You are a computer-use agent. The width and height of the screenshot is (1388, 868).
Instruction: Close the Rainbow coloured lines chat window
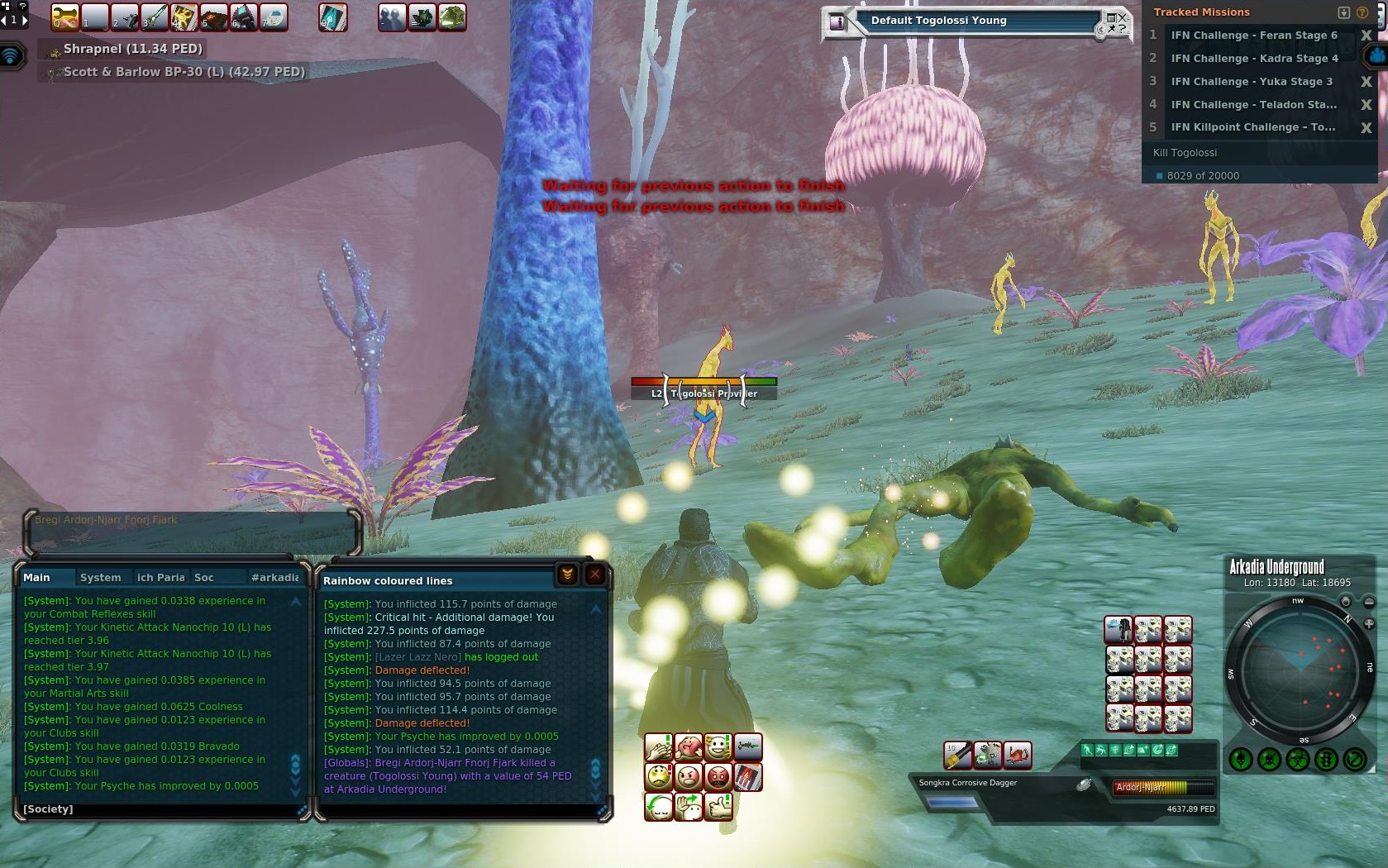point(594,575)
